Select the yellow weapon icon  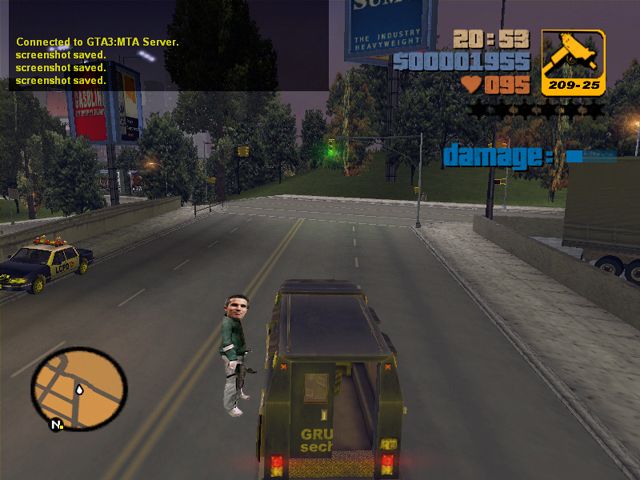pos(573,62)
